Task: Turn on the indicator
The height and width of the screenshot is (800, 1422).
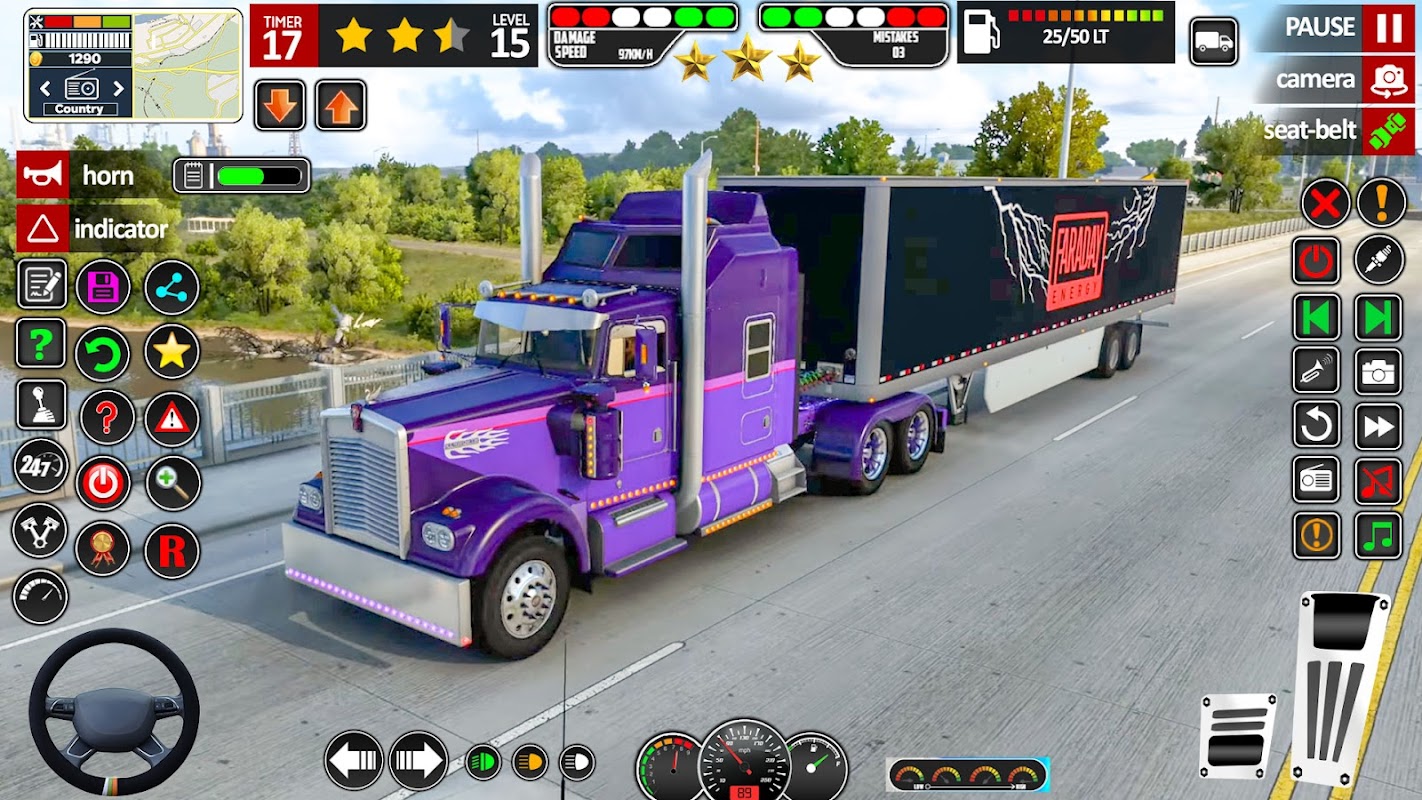Action: 43,229
